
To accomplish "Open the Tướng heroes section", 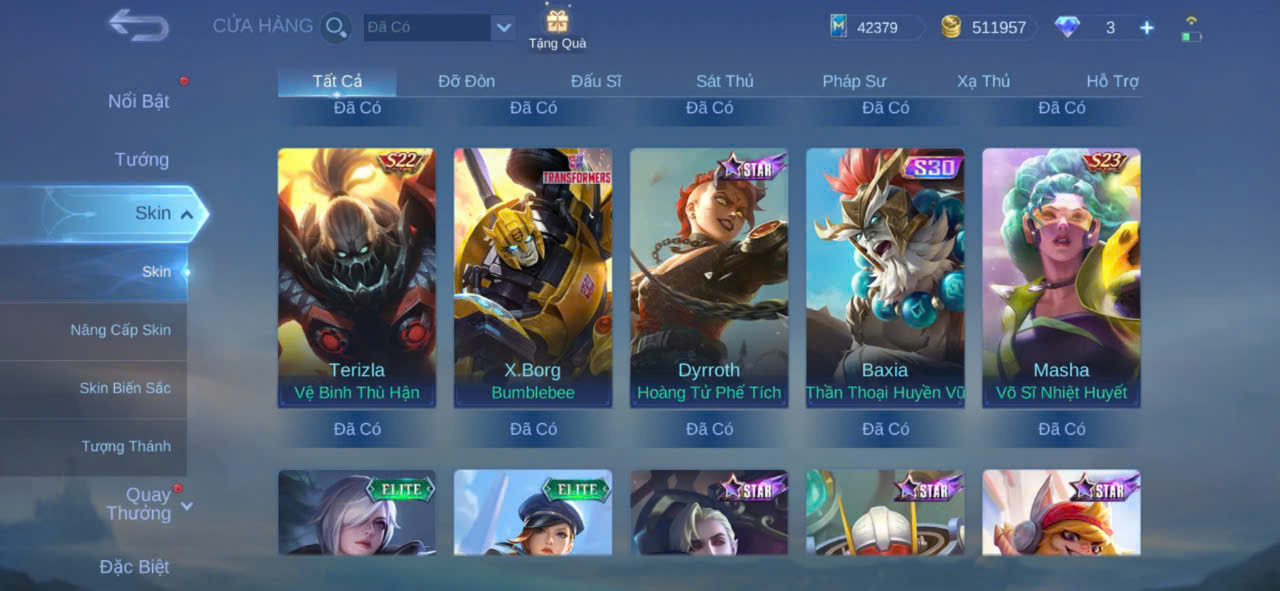I will tap(142, 159).
